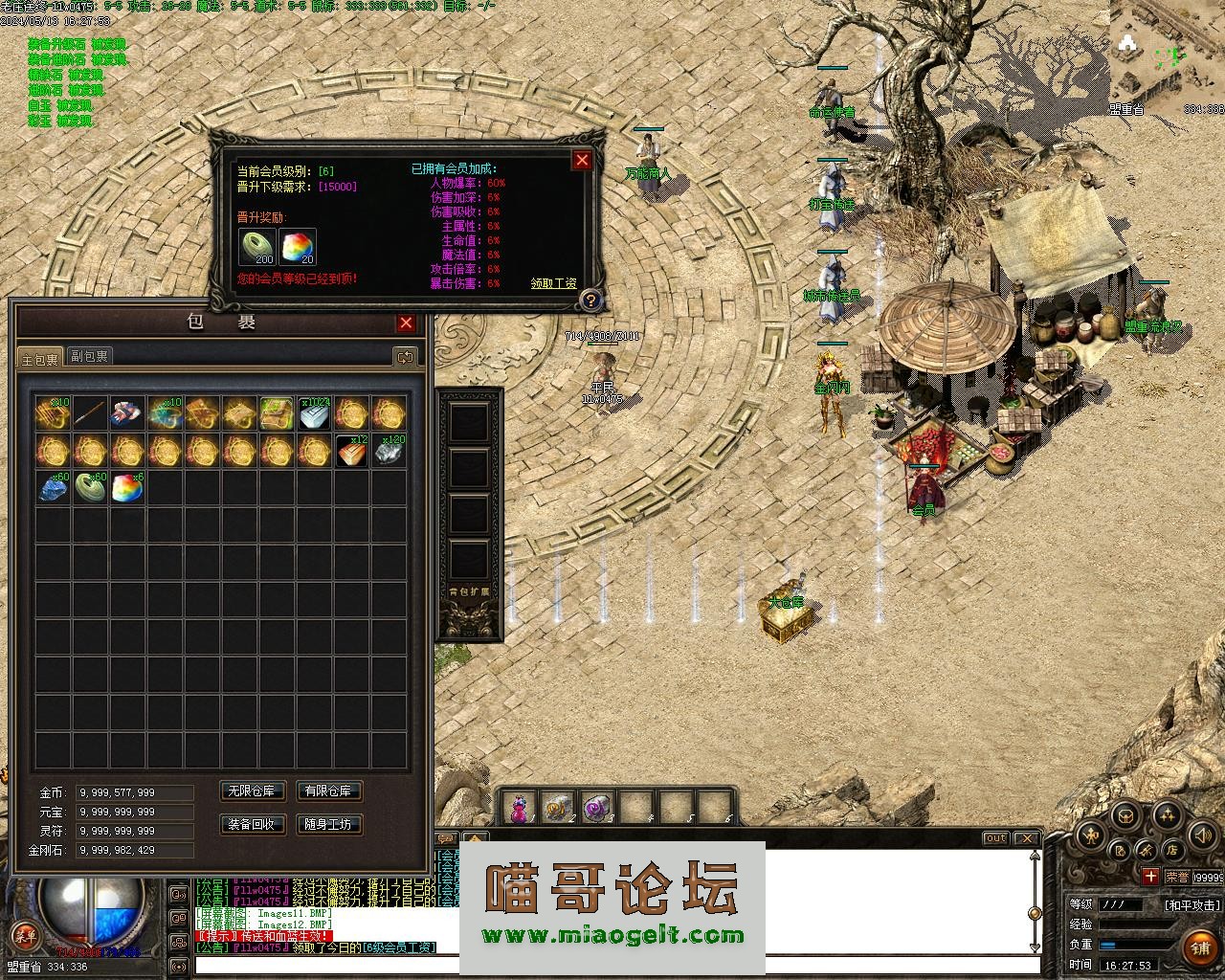This screenshot has width=1225, height=980.
Task: Close the membership level dialog
Action: click(582, 160)
